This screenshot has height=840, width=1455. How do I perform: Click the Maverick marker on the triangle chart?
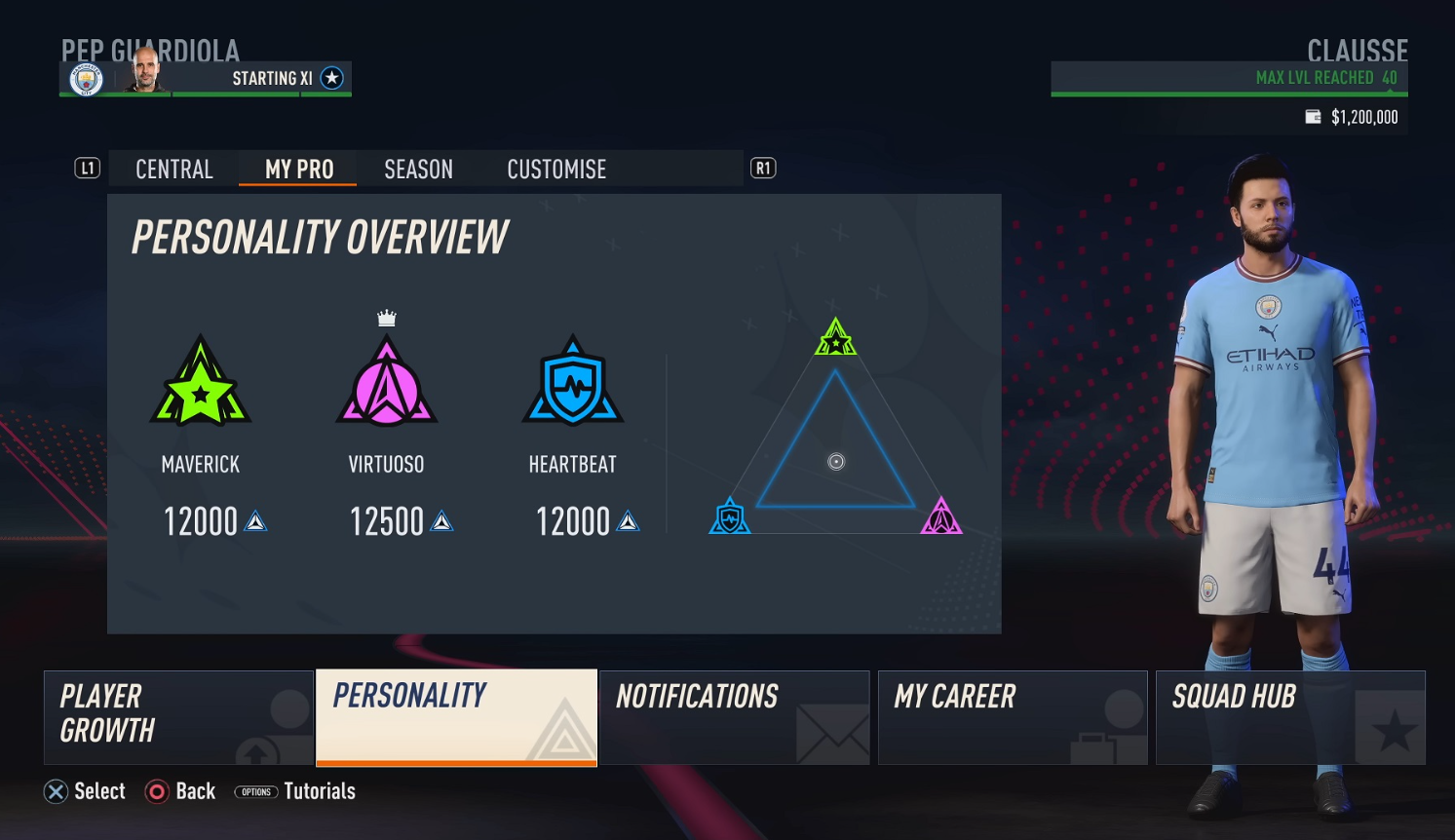tap(835, 337)
